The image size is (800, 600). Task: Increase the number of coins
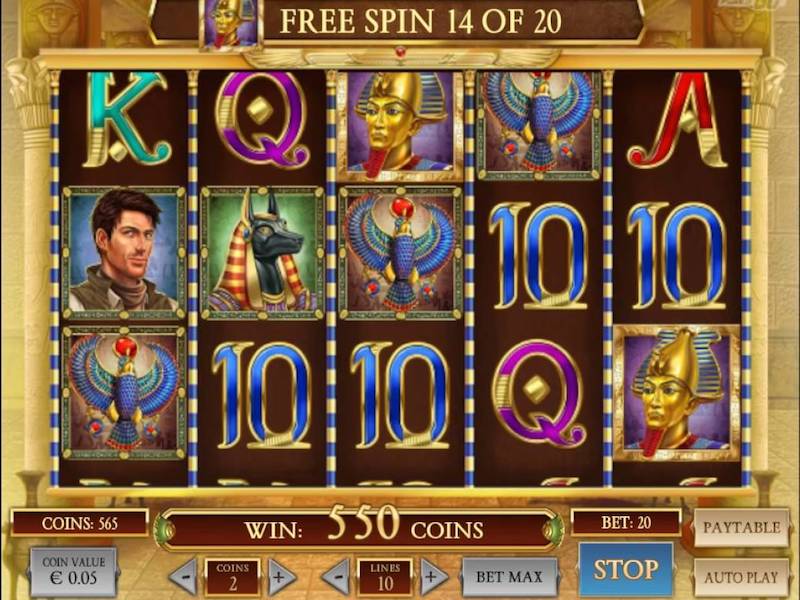click(282, 576)
